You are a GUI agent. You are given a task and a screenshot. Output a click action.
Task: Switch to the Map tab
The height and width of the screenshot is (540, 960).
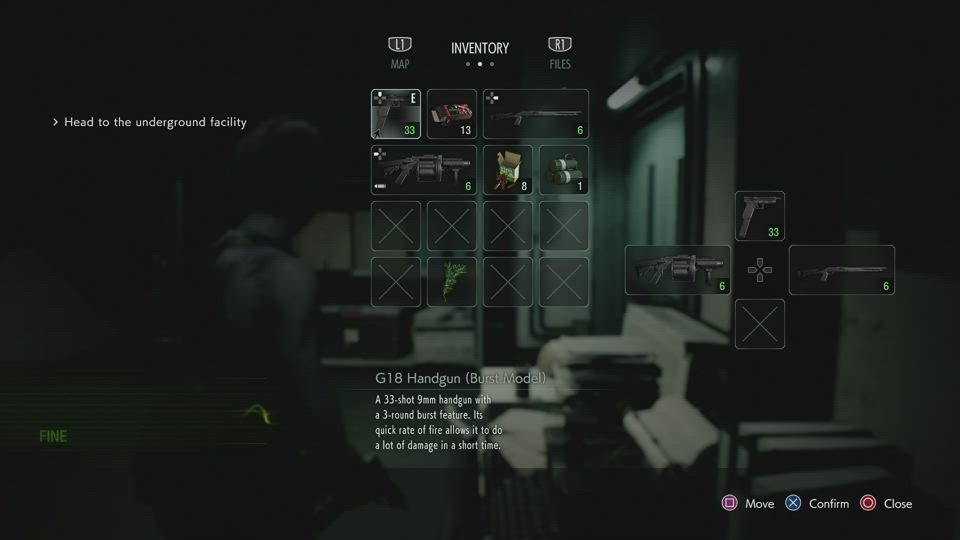point(400,53)
